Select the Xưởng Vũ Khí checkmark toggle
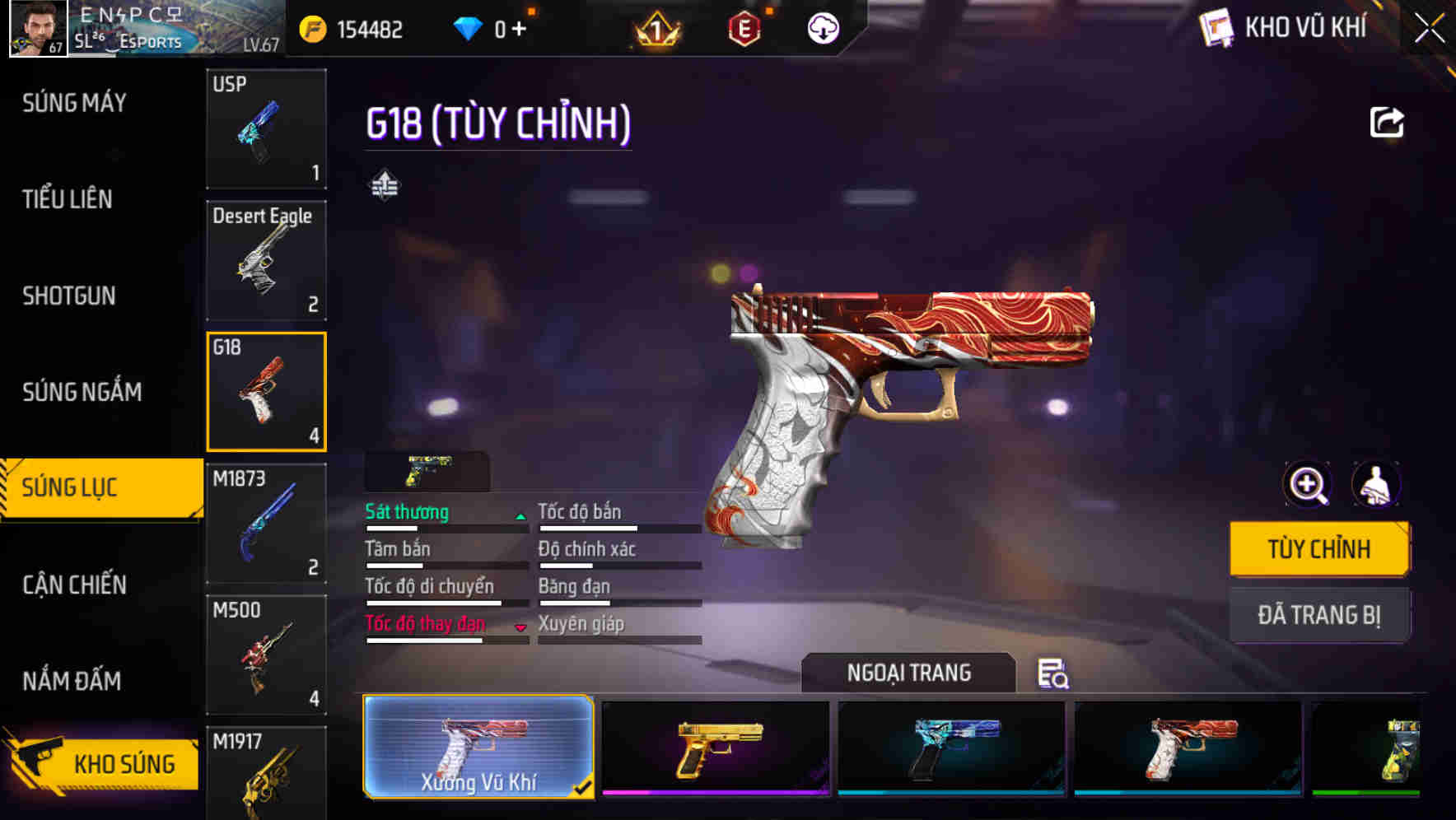1456x820 pixels. click(585, 786)
